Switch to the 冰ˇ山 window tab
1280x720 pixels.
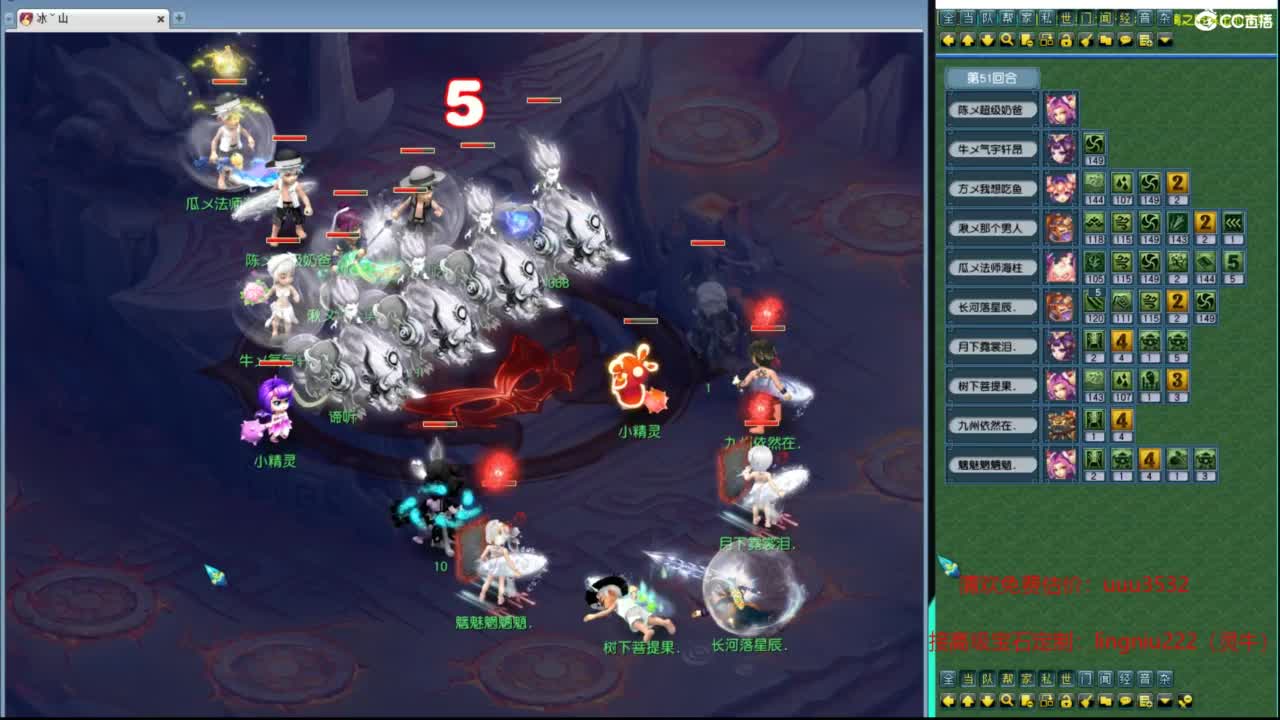75,18
